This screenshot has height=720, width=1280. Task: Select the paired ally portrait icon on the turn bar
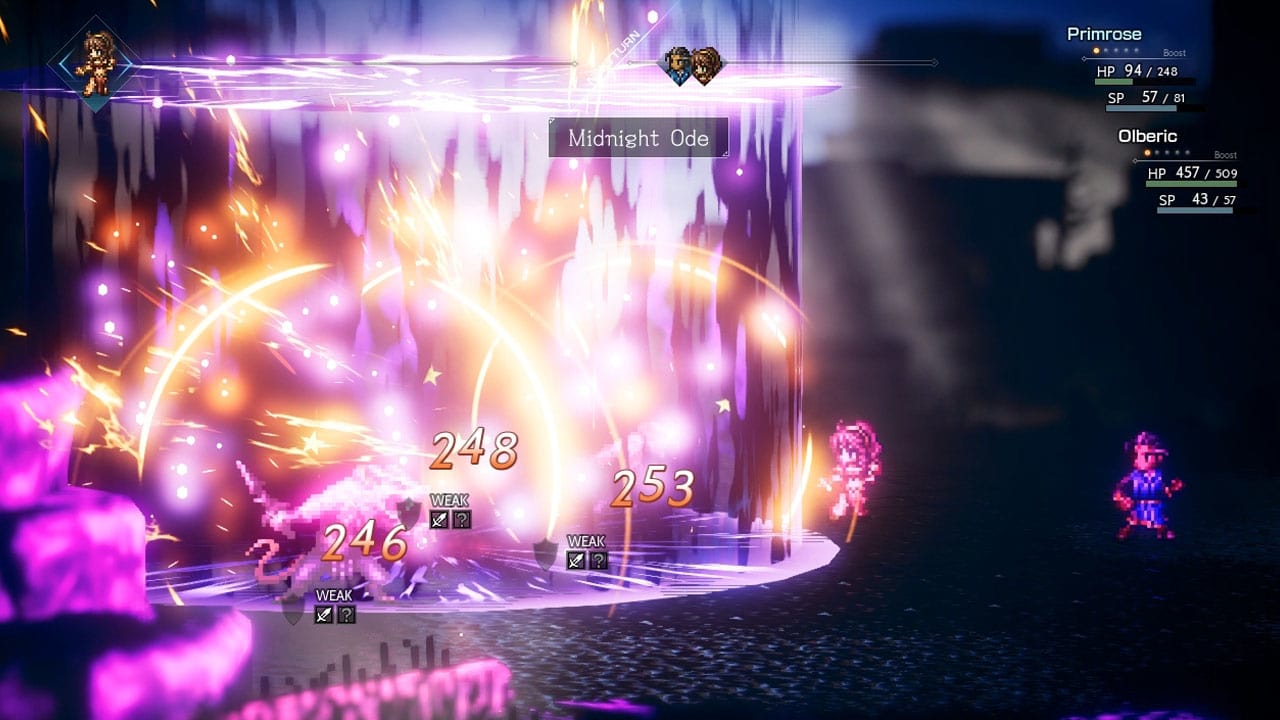pyautogui.click(x=692, y=66)
